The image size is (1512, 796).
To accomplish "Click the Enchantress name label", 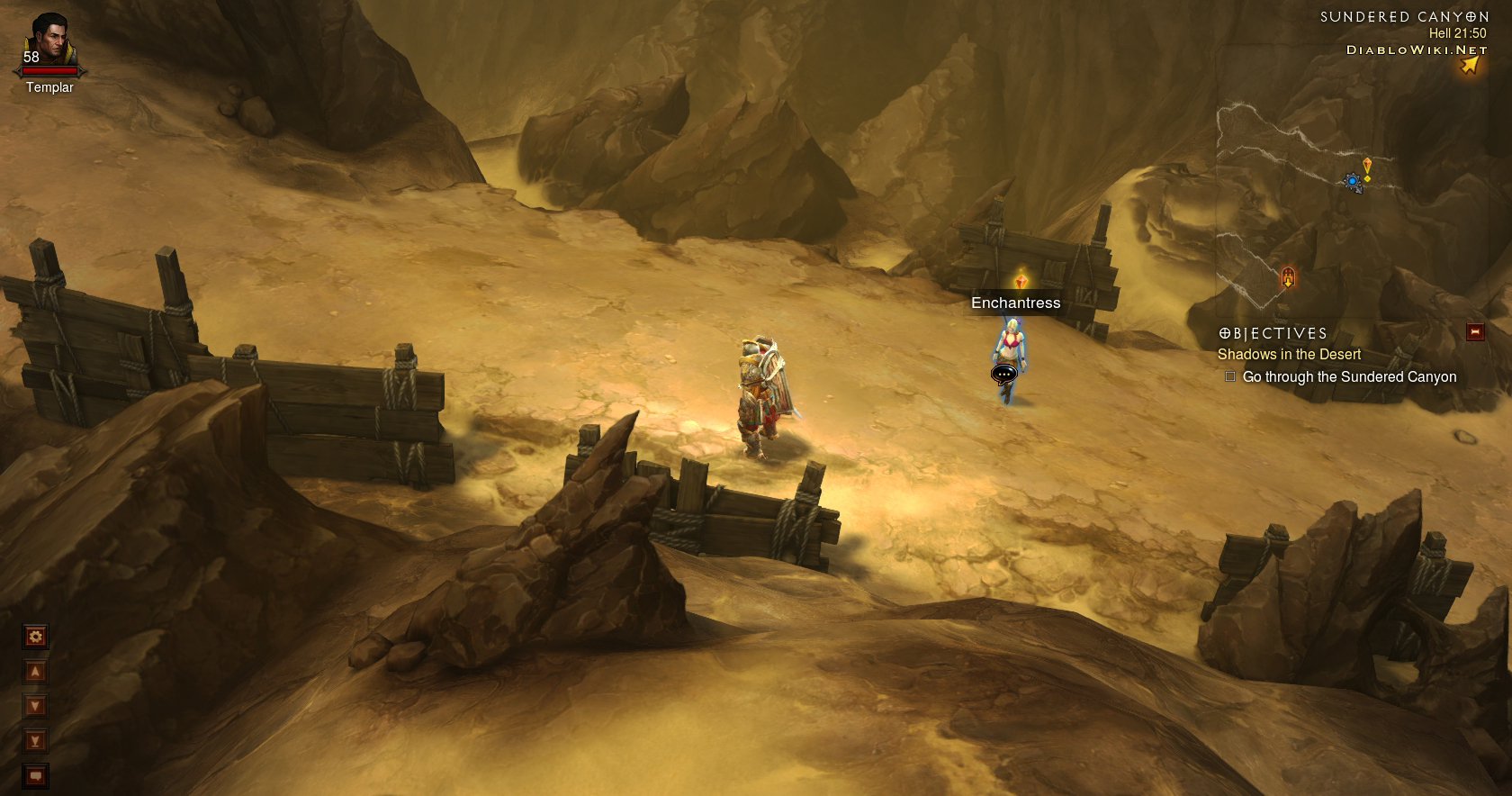I will pyautogui.click(x=1015, y=303).
